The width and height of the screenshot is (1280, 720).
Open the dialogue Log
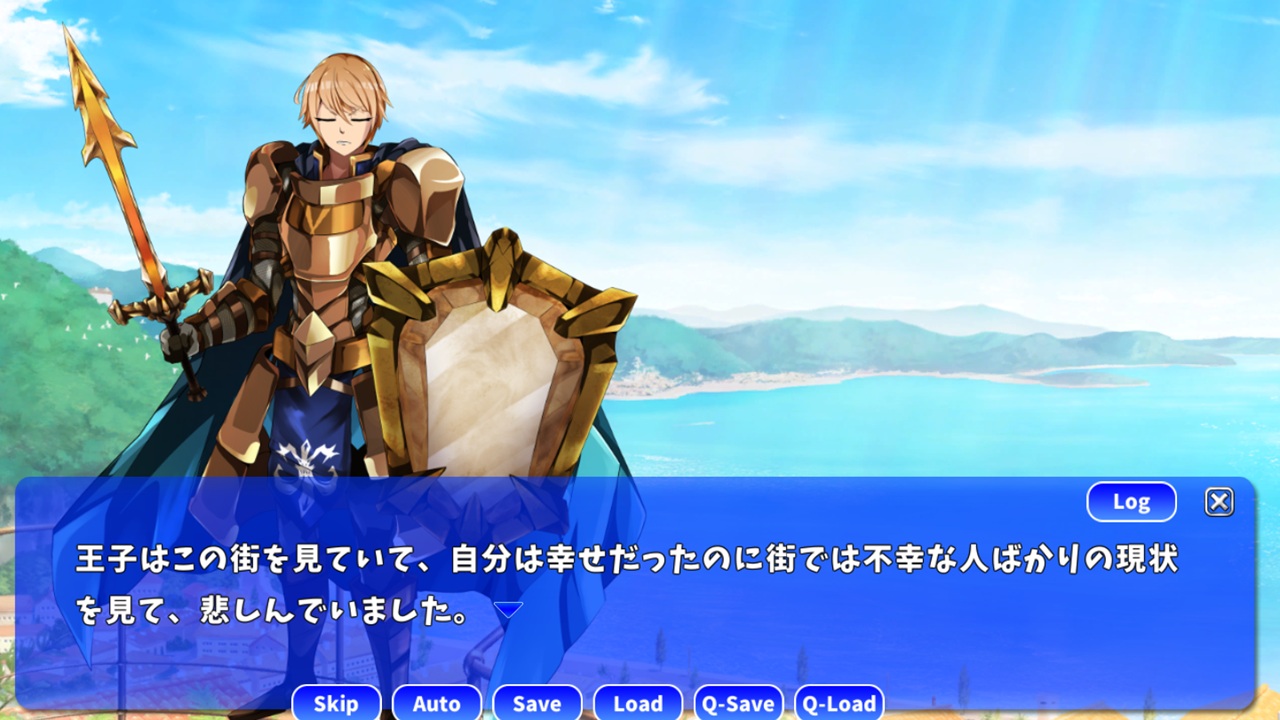1131,502
